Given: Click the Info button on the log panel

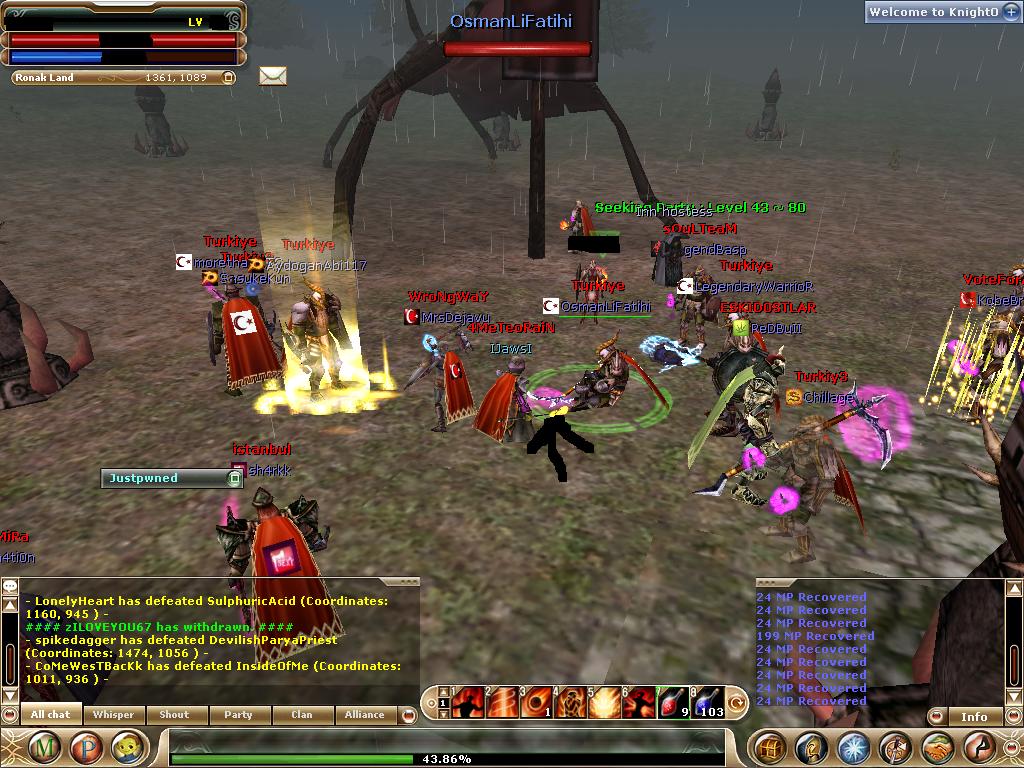Looking at the screenshot, I should [x=974, y=716].
